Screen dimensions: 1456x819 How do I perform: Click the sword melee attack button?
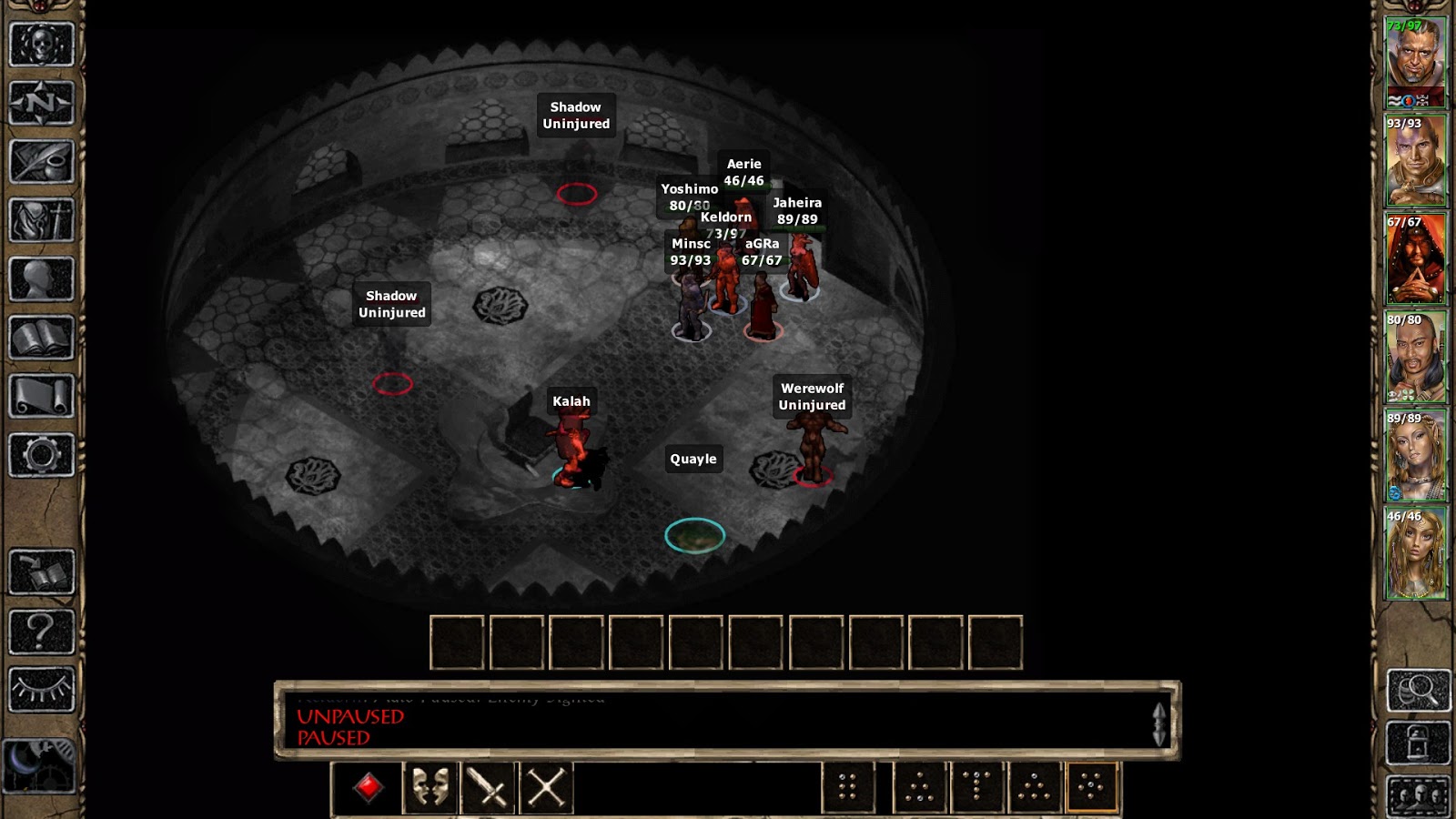(489, 789)
